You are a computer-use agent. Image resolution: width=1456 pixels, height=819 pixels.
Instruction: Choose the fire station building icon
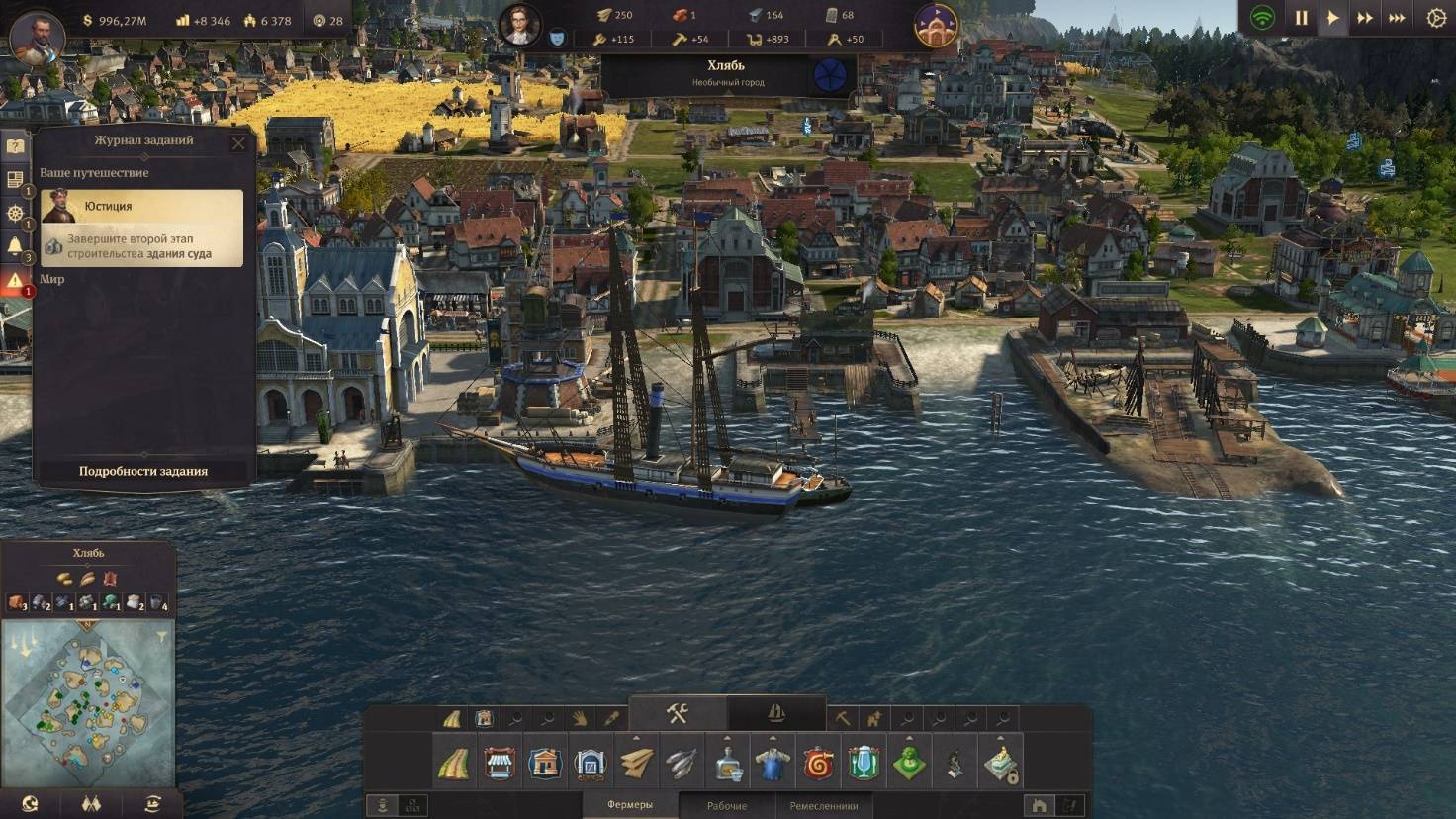click(x=819, y=763)
